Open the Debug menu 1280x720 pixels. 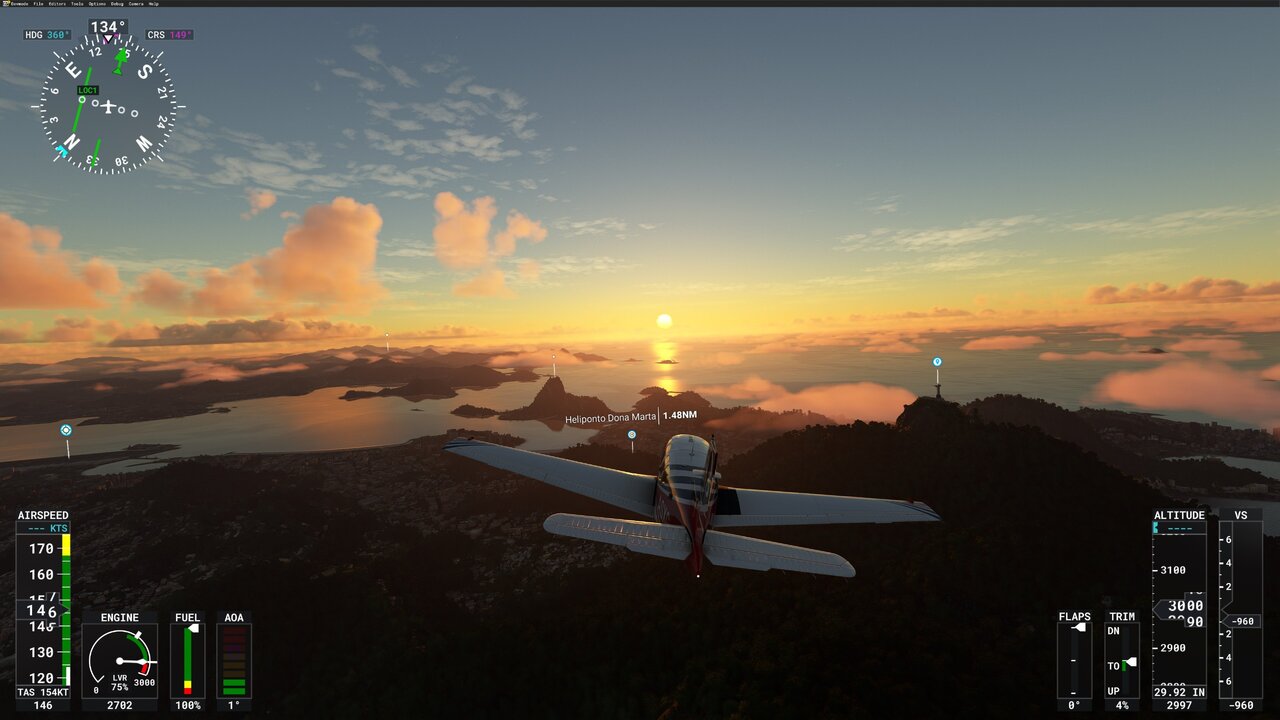coord(117,3)
